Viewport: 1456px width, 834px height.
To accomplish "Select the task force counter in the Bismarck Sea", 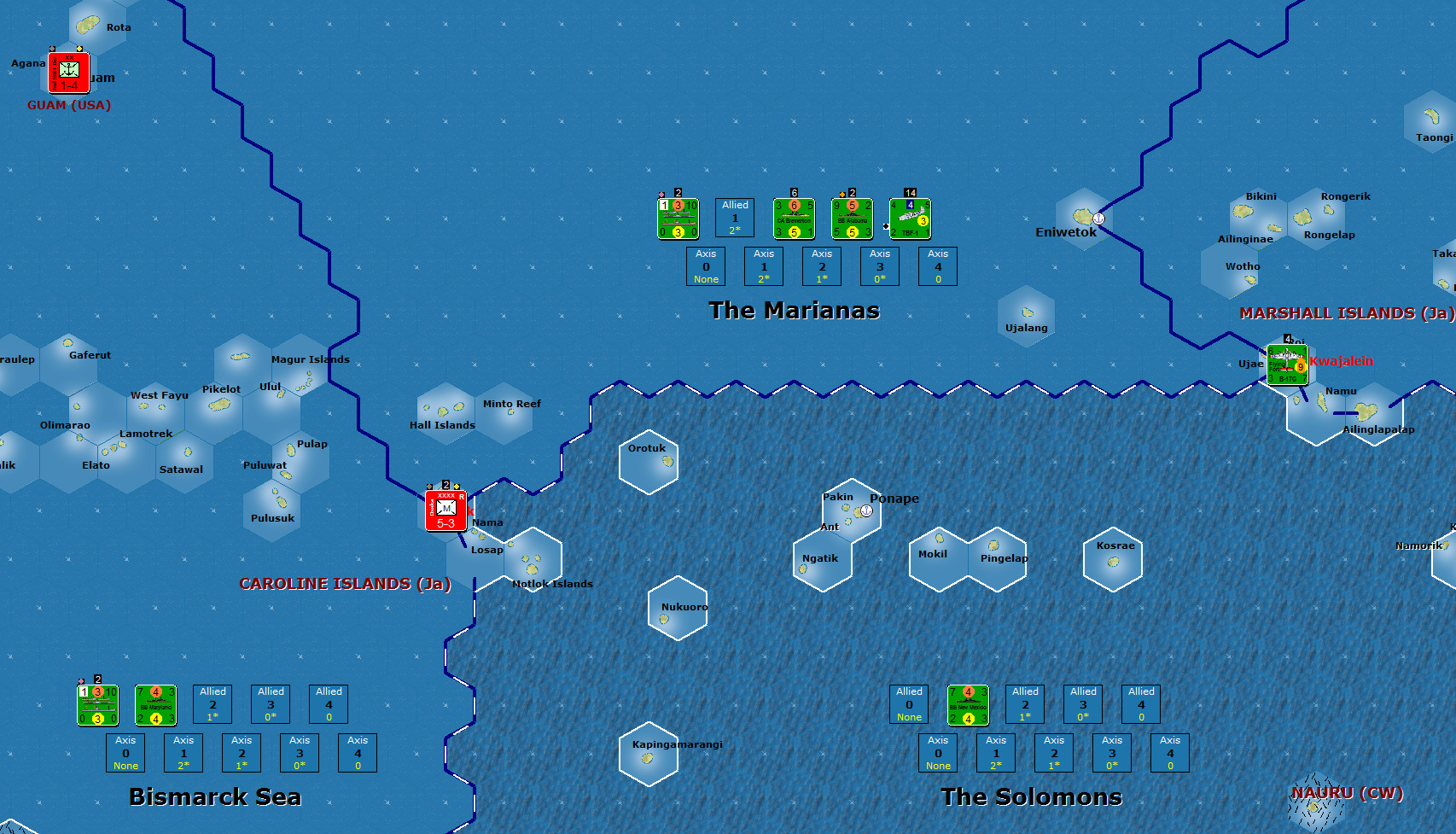I will click(96, 704).
